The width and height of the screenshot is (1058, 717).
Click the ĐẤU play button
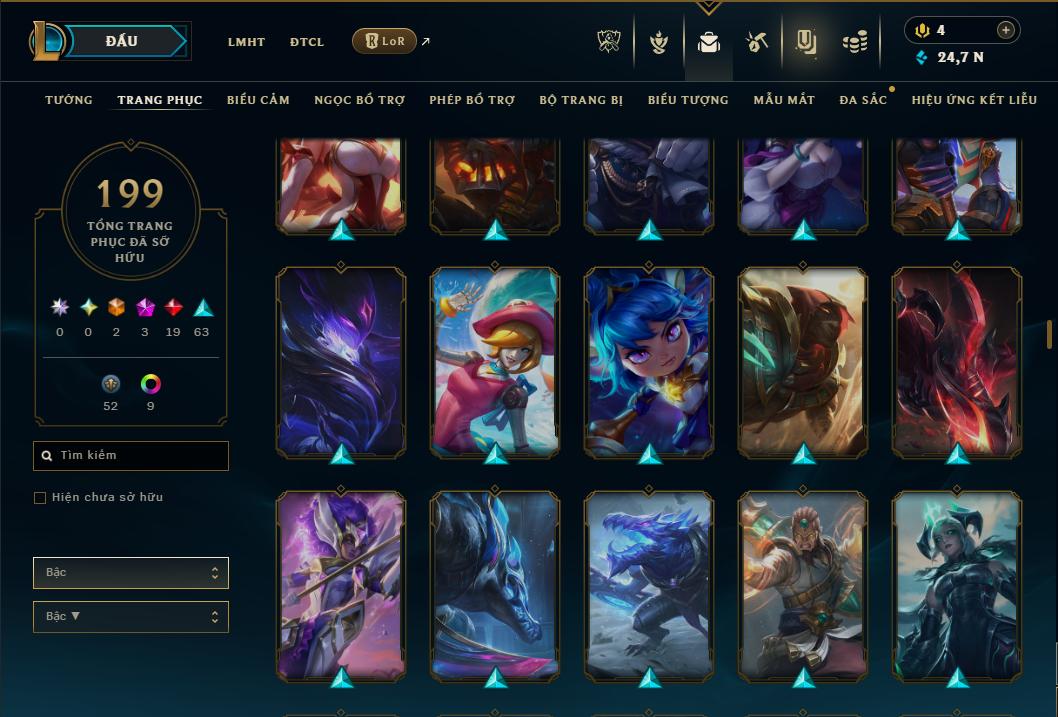click(122, 41)
